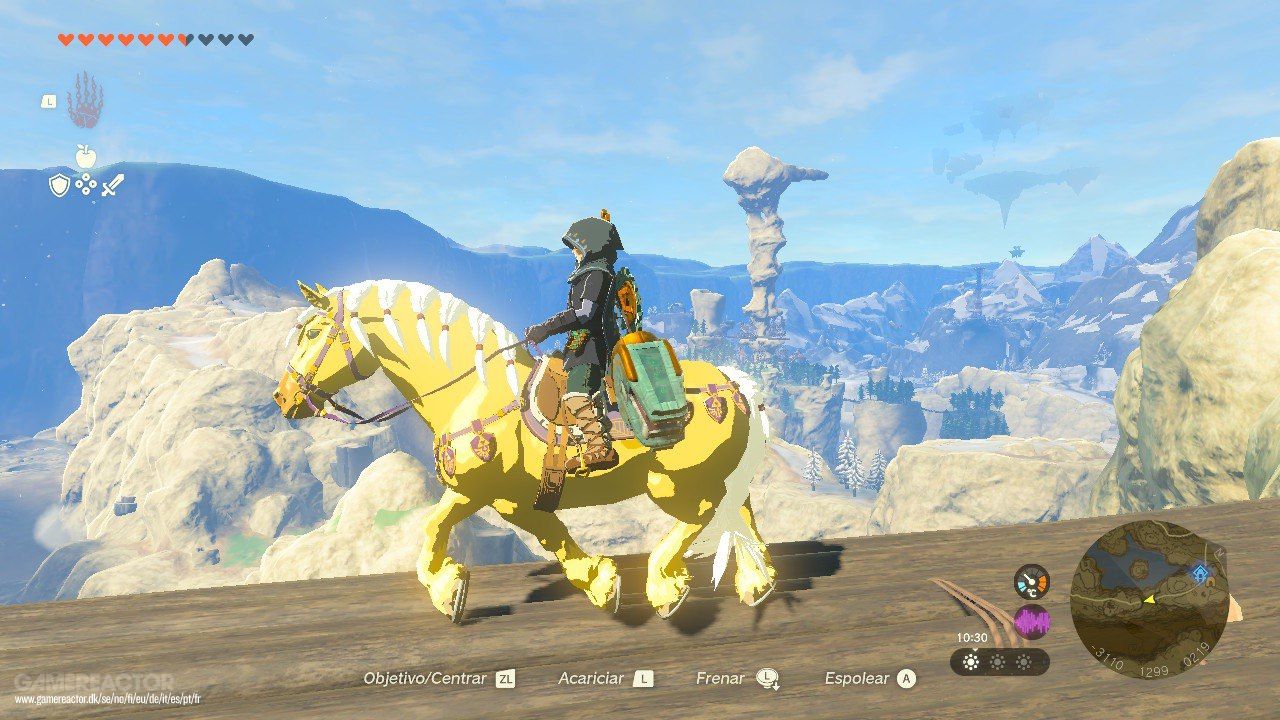Screen dimensions: 1280x720
Task: Choose the Frenar action label
Action: point(720,678)
